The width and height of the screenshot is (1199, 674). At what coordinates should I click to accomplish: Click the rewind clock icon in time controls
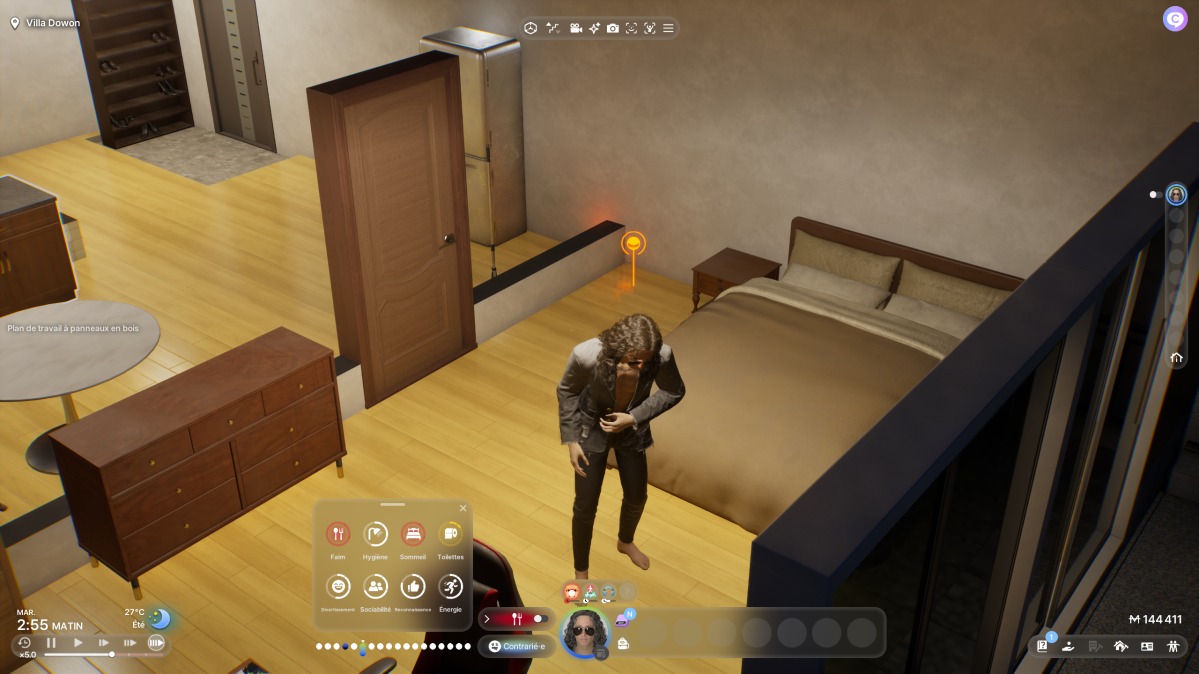[x=24, y=643]
